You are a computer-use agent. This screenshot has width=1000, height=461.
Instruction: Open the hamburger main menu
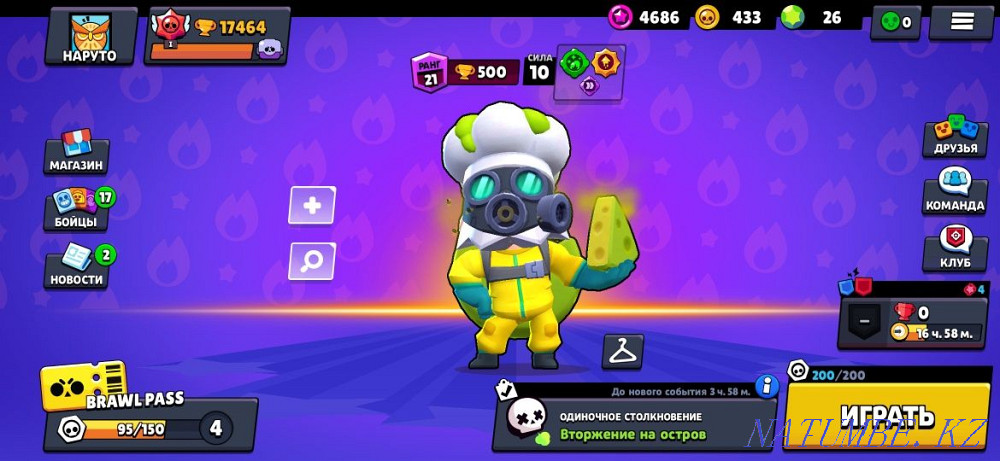pyautogui.click(x=960, y=22)
